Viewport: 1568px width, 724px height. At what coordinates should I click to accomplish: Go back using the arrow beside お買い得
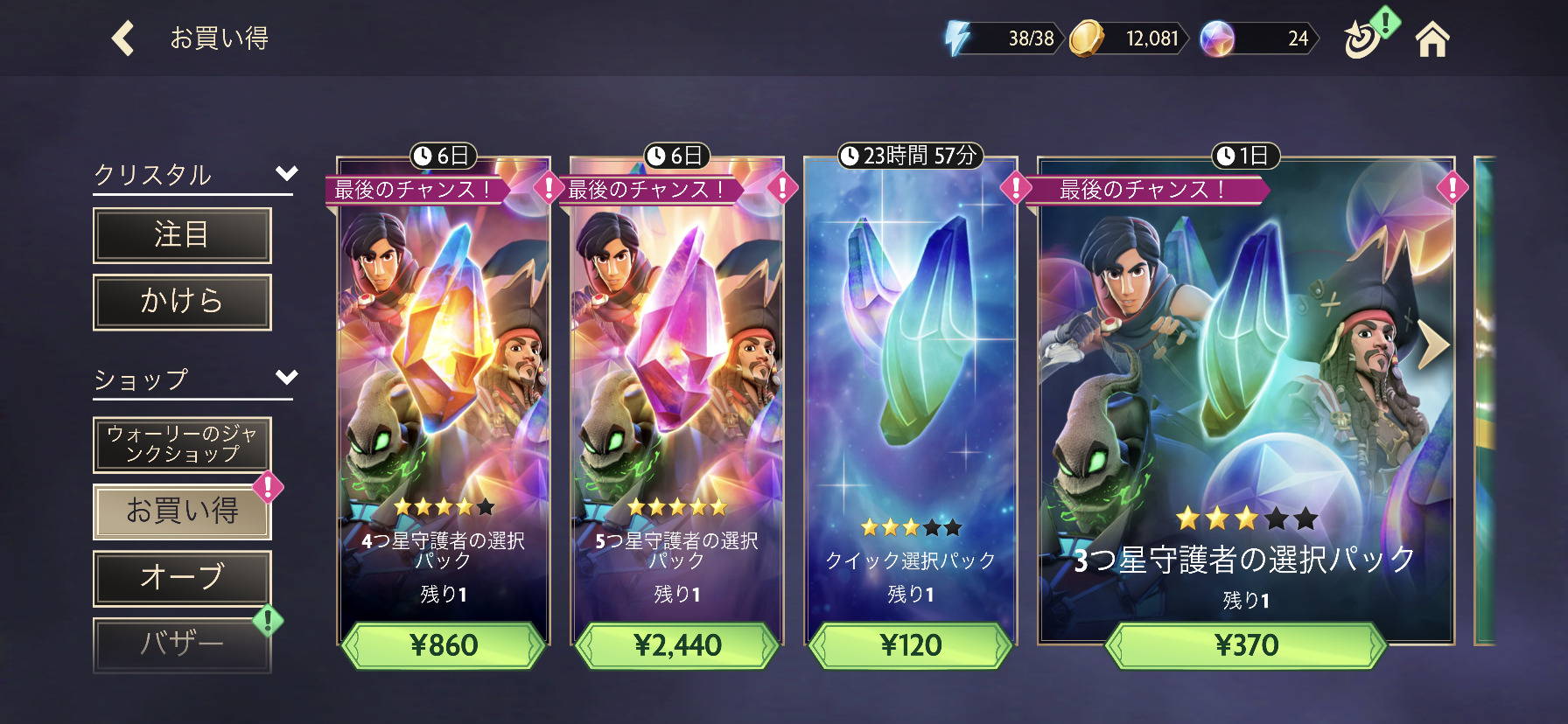tap(123, 38)
